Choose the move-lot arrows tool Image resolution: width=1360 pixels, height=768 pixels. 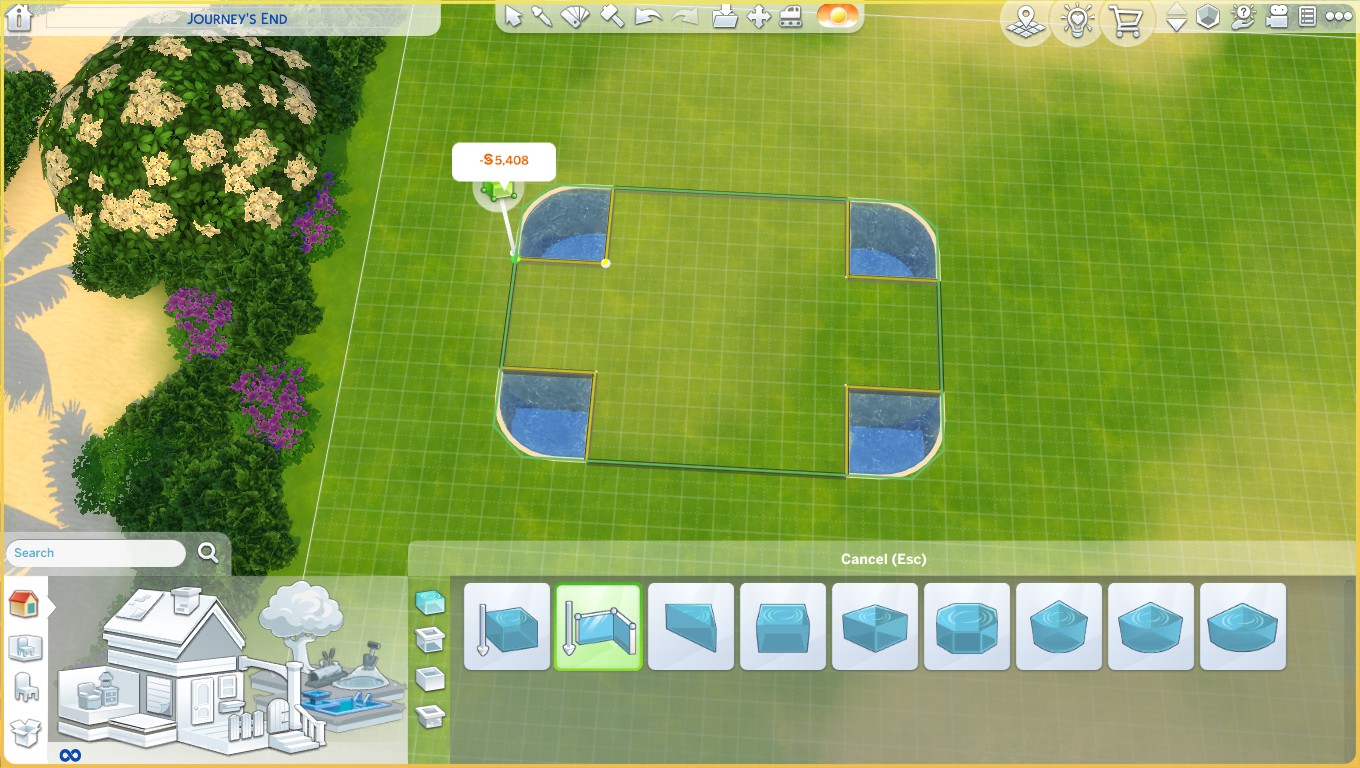click(x=758, y=16)
